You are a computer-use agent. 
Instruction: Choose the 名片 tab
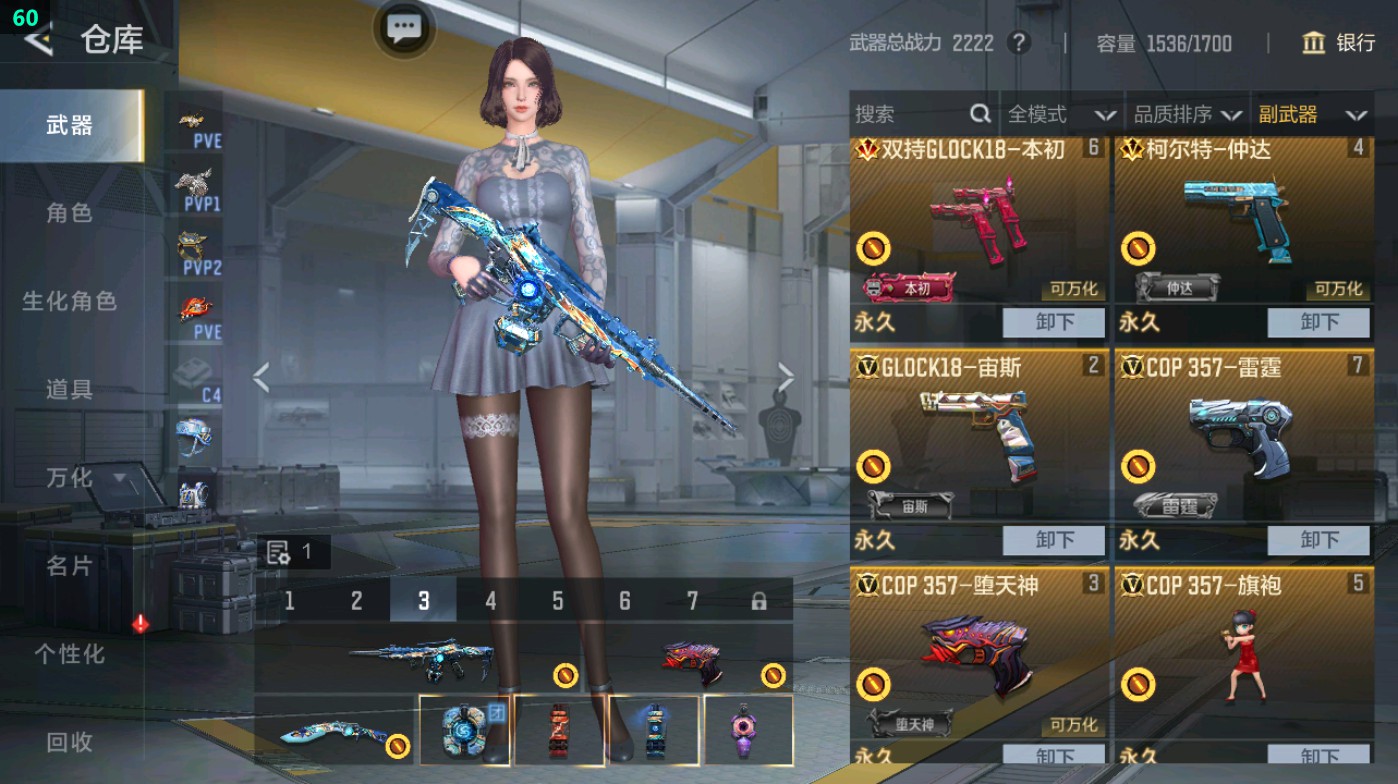[x=69, y=566]
